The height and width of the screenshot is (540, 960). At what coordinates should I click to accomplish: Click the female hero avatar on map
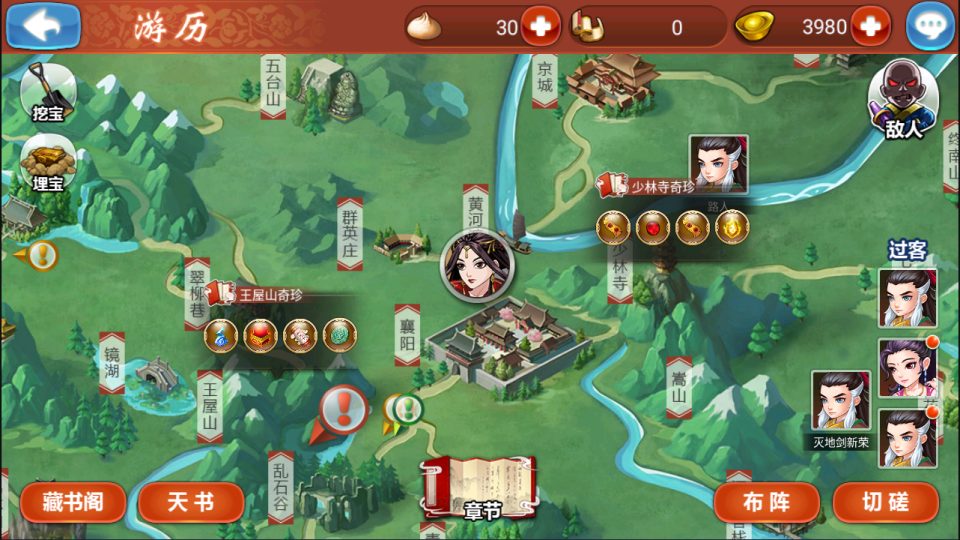click(477, 265)
